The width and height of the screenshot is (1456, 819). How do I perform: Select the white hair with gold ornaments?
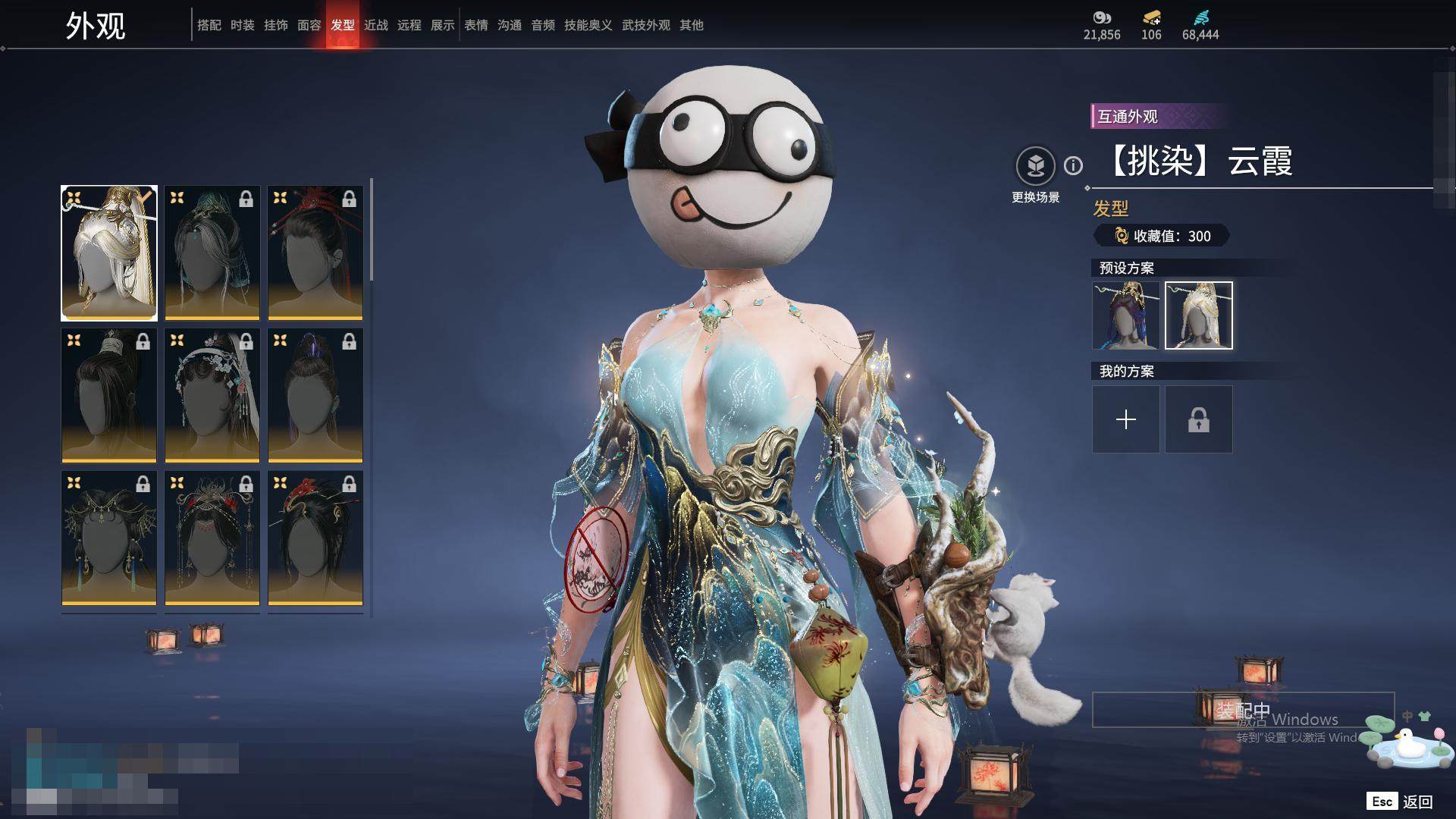tap(109, 253)
